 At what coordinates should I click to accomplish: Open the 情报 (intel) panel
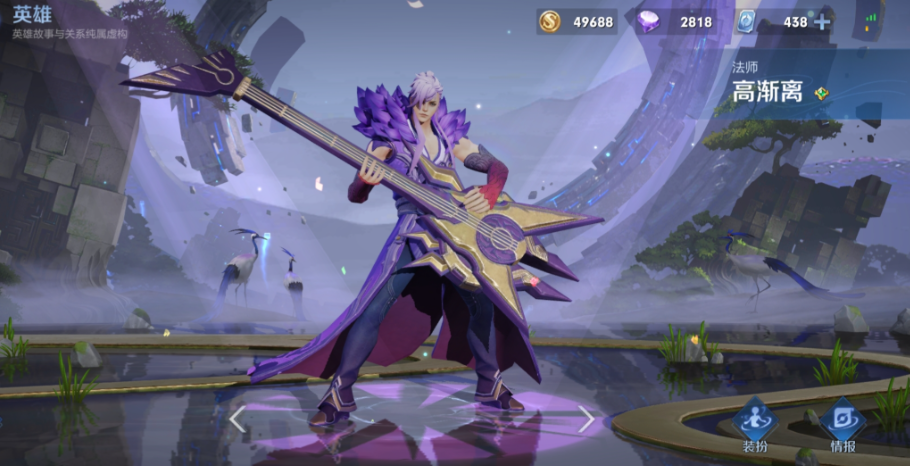(841, 425)
